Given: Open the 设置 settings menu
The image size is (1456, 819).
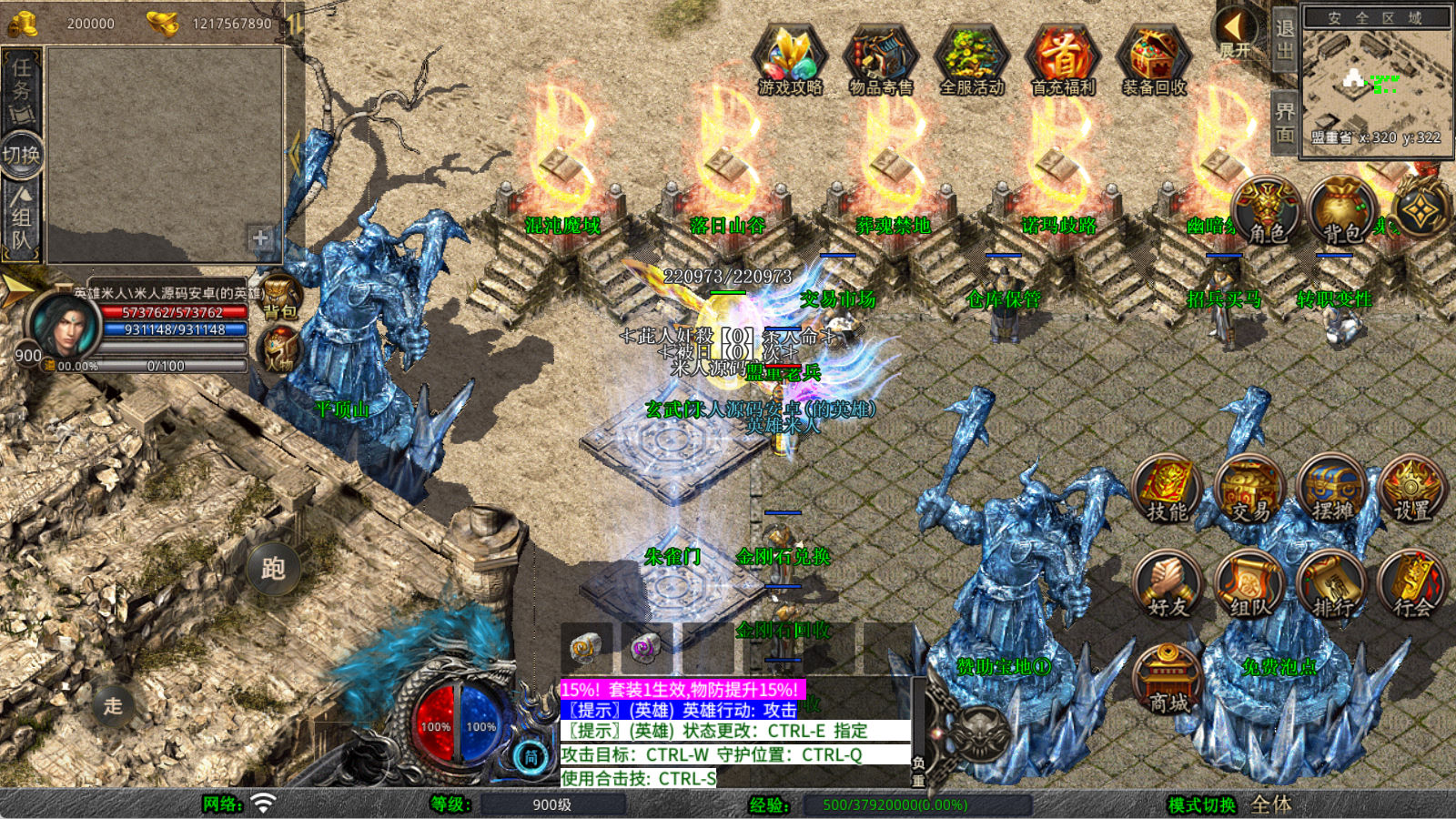Looking at the screenshot, I should coord(1412,490).
